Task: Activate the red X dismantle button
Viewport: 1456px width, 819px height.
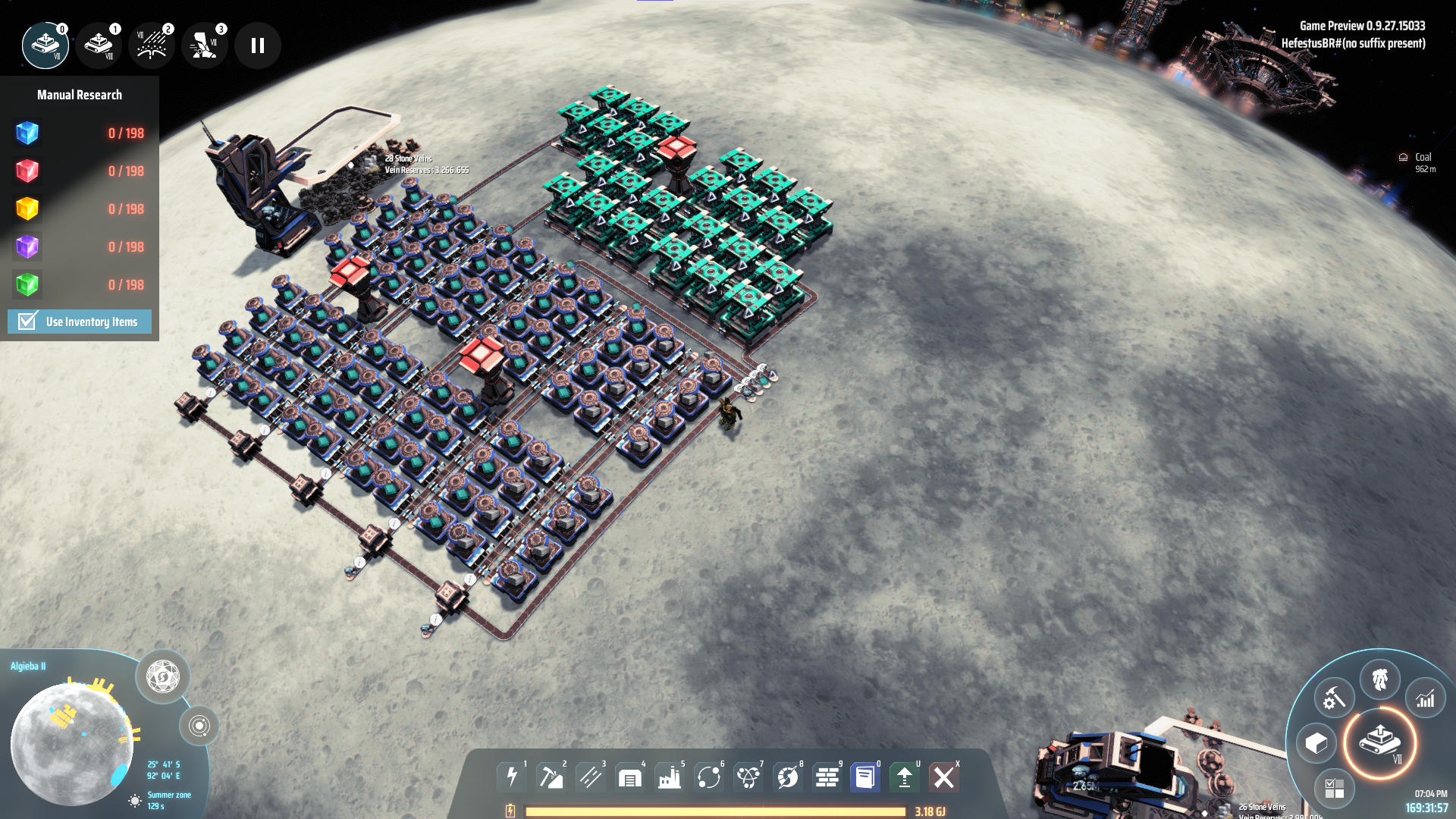Action: [944, 777]
